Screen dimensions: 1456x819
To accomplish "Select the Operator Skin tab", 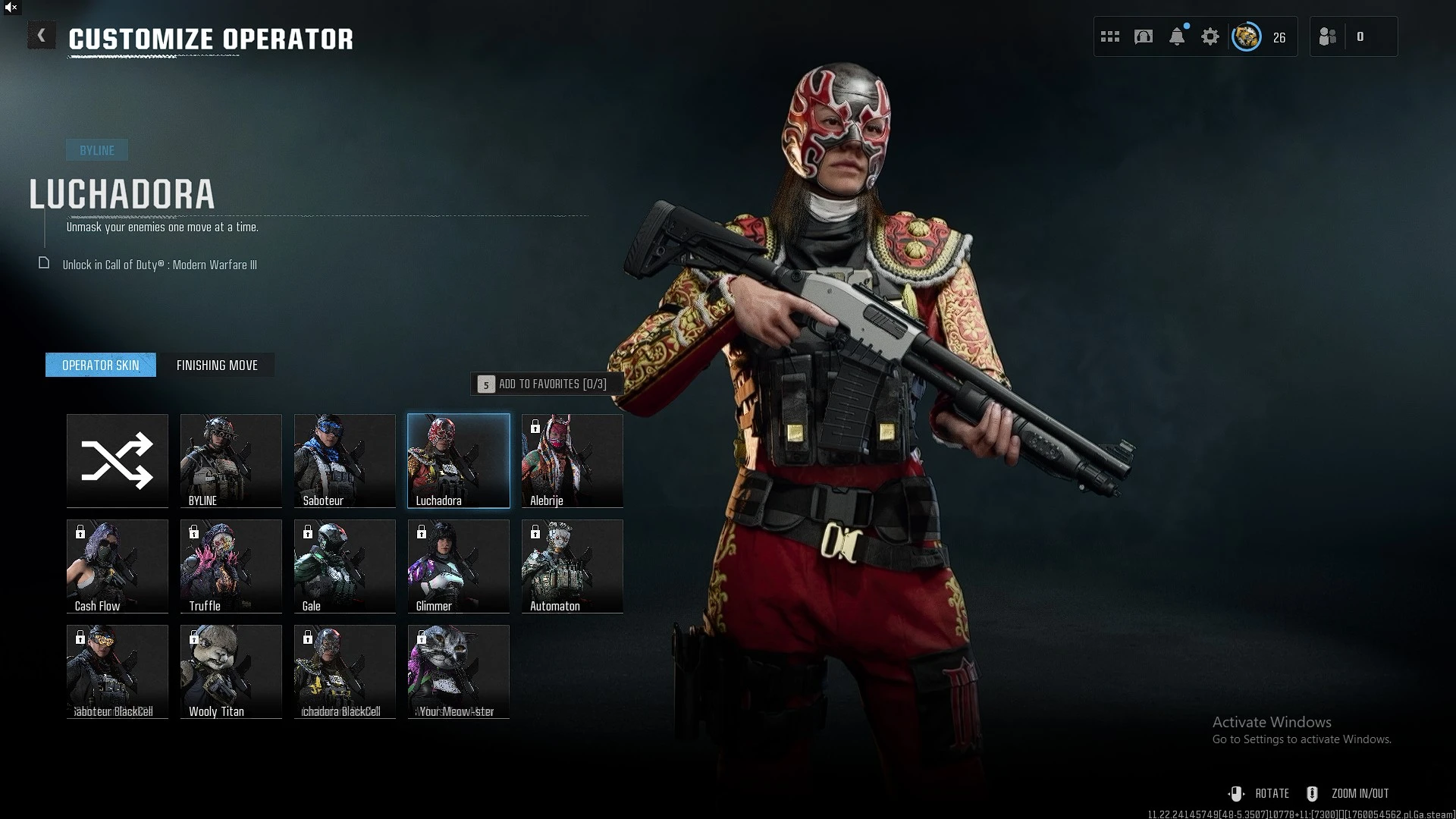I will pyautogui.click(x=101, y=366).
